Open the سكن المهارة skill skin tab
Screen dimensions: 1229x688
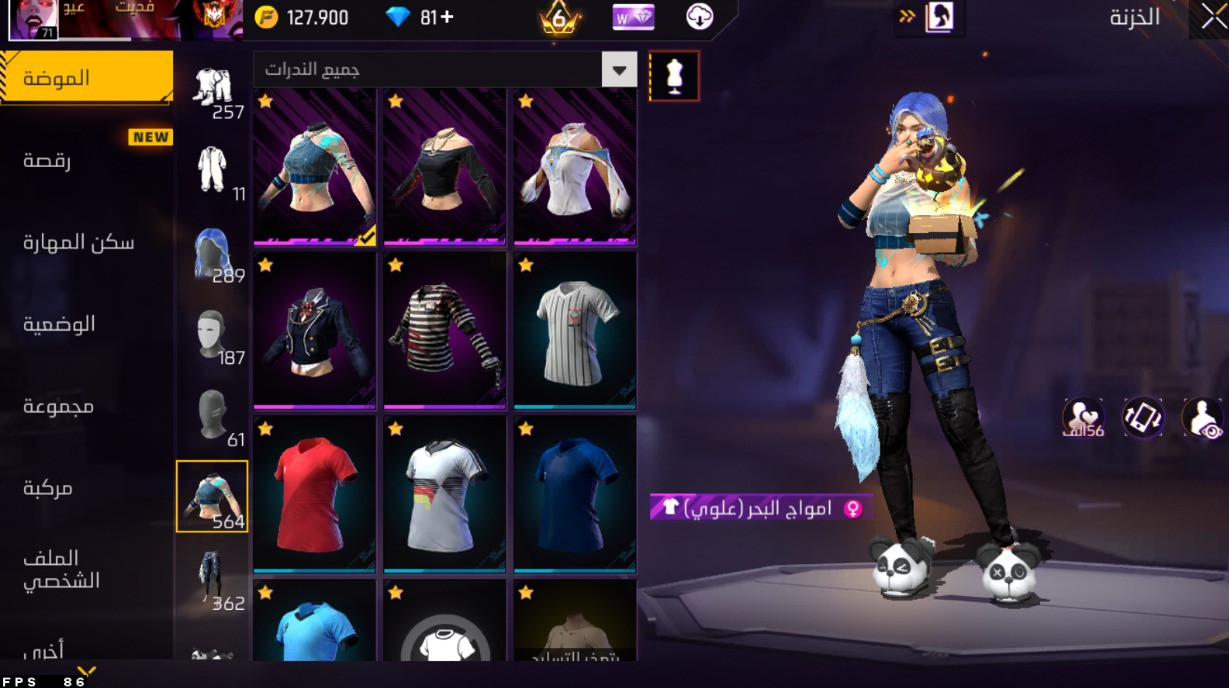[x=78, y=242]
